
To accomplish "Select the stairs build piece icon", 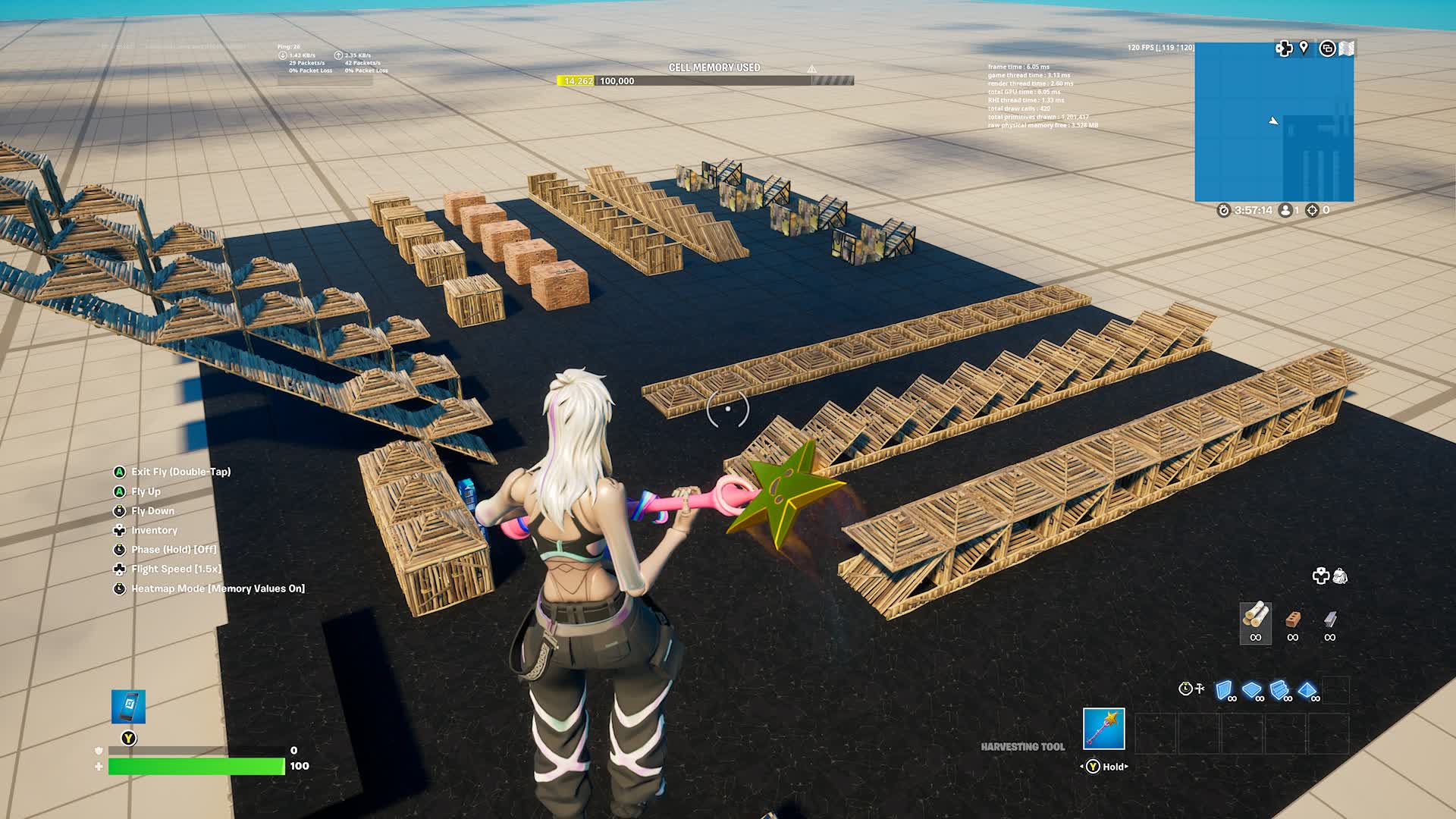I will (x=1279, y=689).
